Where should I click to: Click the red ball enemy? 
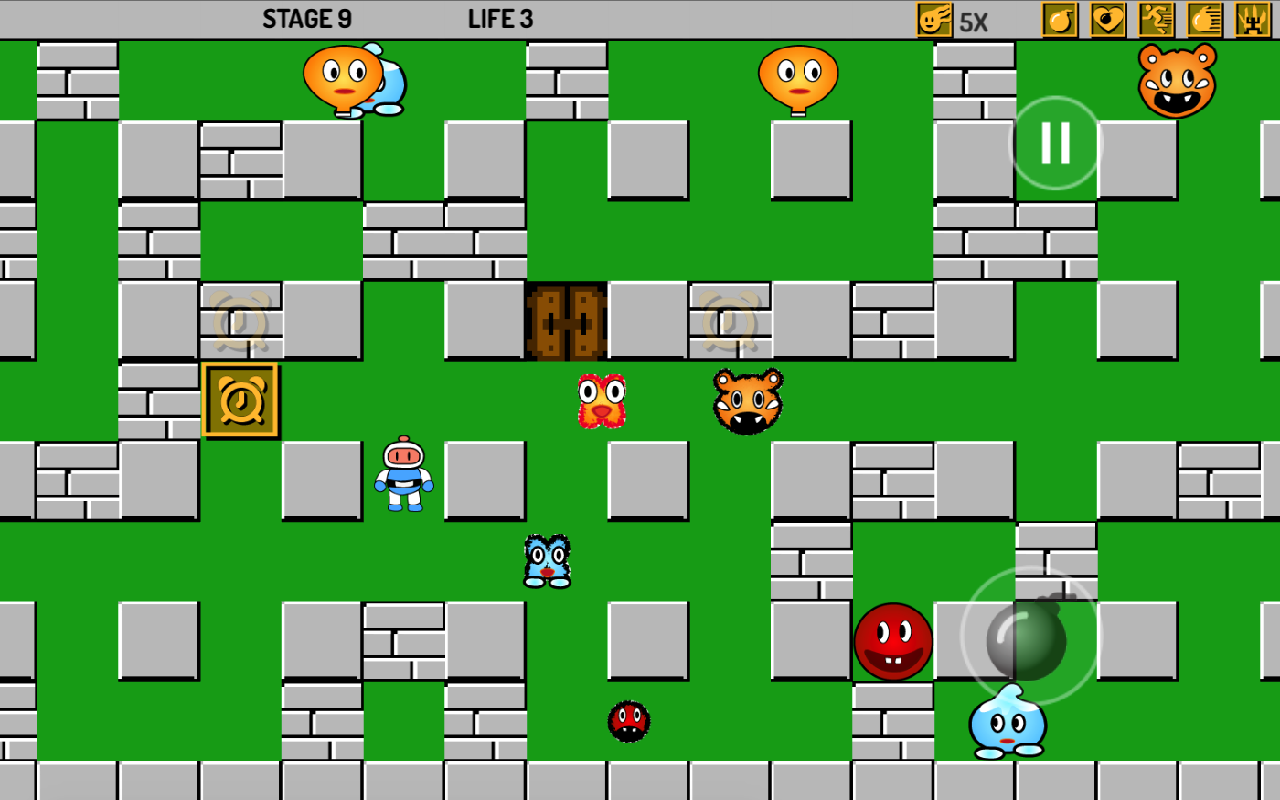click(x=895, y=640)
